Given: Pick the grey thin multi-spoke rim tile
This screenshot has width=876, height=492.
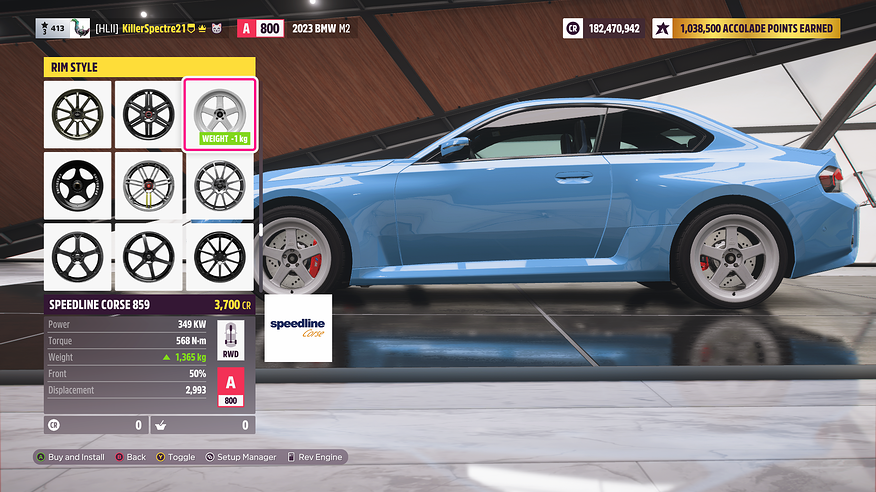Looking at the screenshot, I should [219, 185].
